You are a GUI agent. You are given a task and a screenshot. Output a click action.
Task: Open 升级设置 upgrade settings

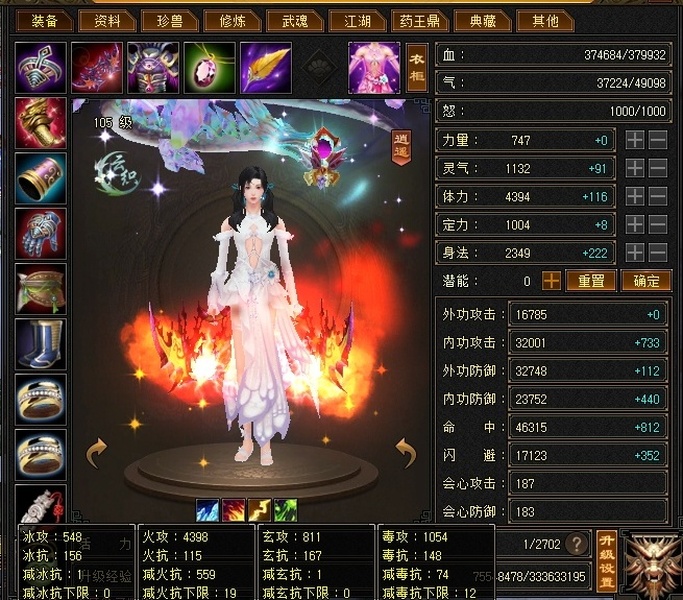pyautogui.click(x=605, y=561)
